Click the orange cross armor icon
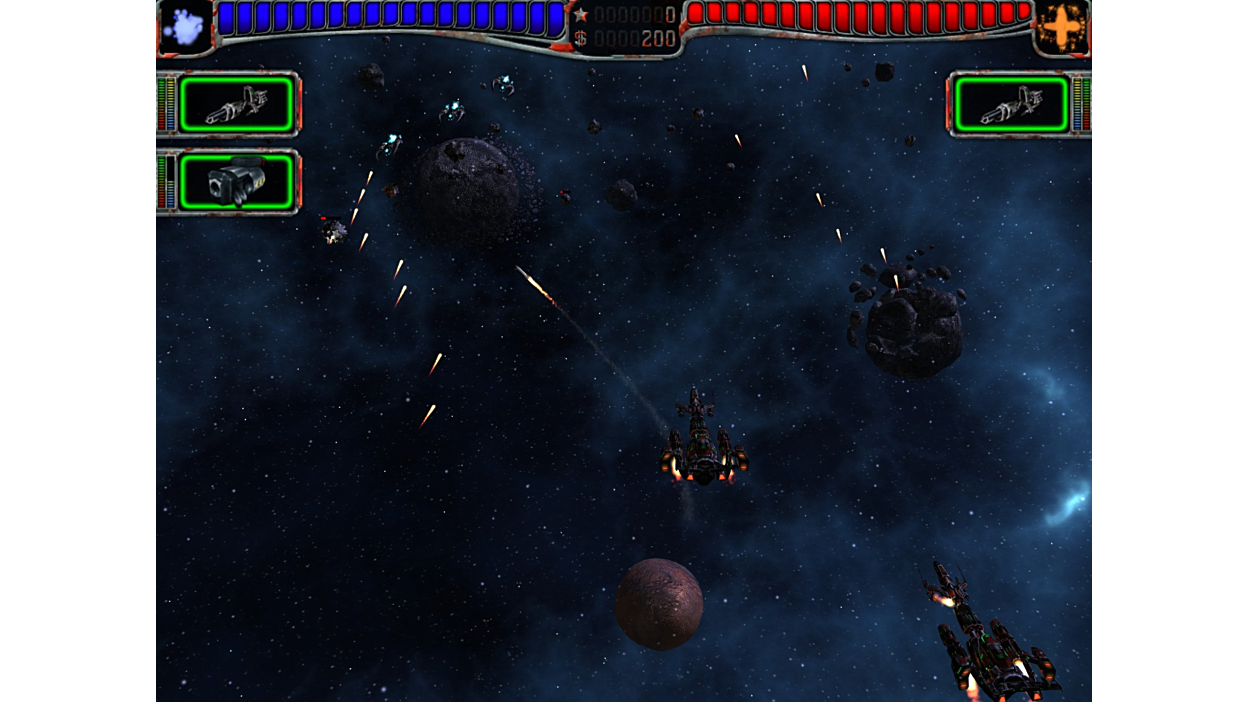Viewport: 1248px width, 702px height. (1062, 27)
